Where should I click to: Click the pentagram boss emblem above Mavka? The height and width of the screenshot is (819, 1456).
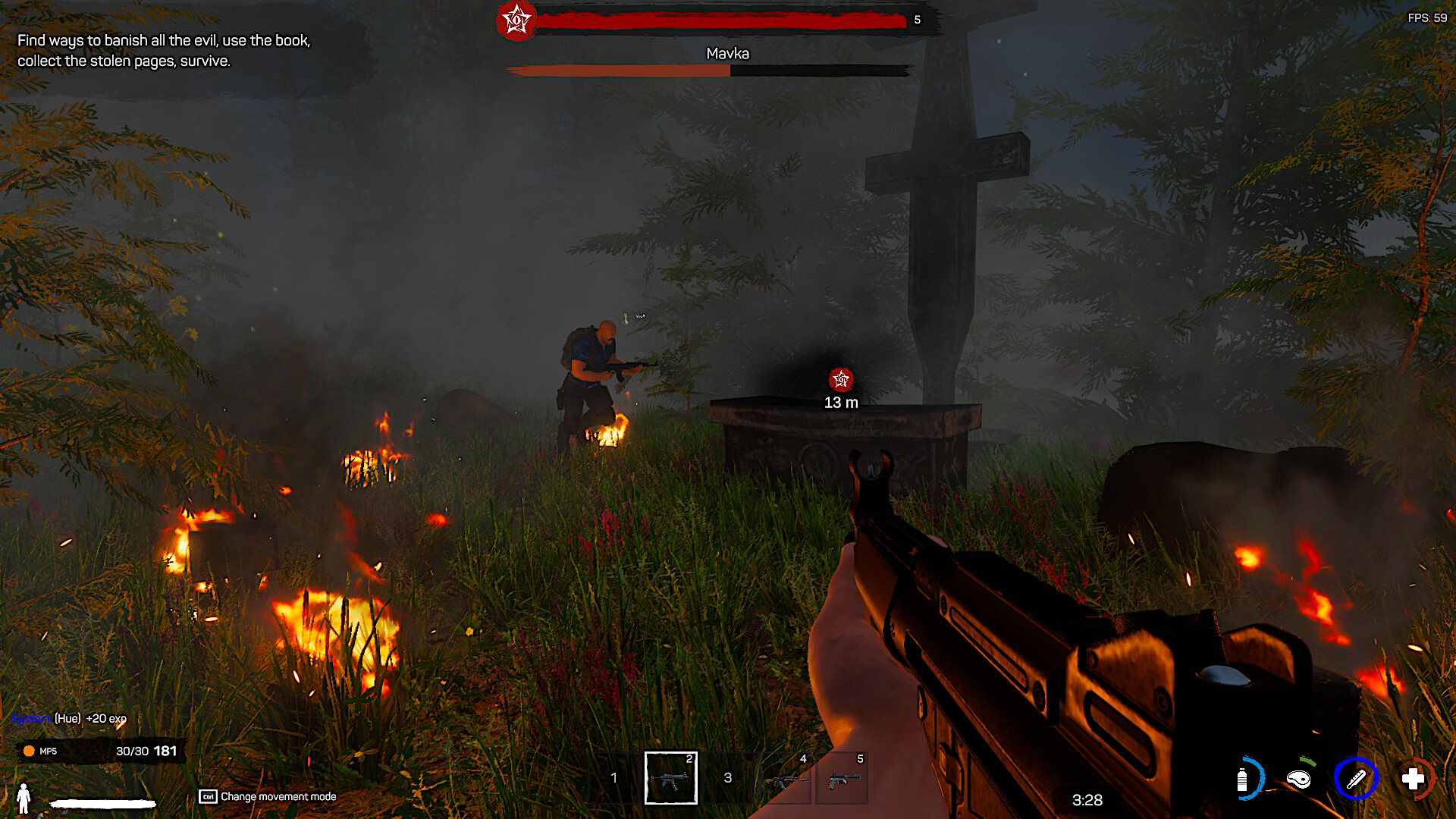click(516, 20)
